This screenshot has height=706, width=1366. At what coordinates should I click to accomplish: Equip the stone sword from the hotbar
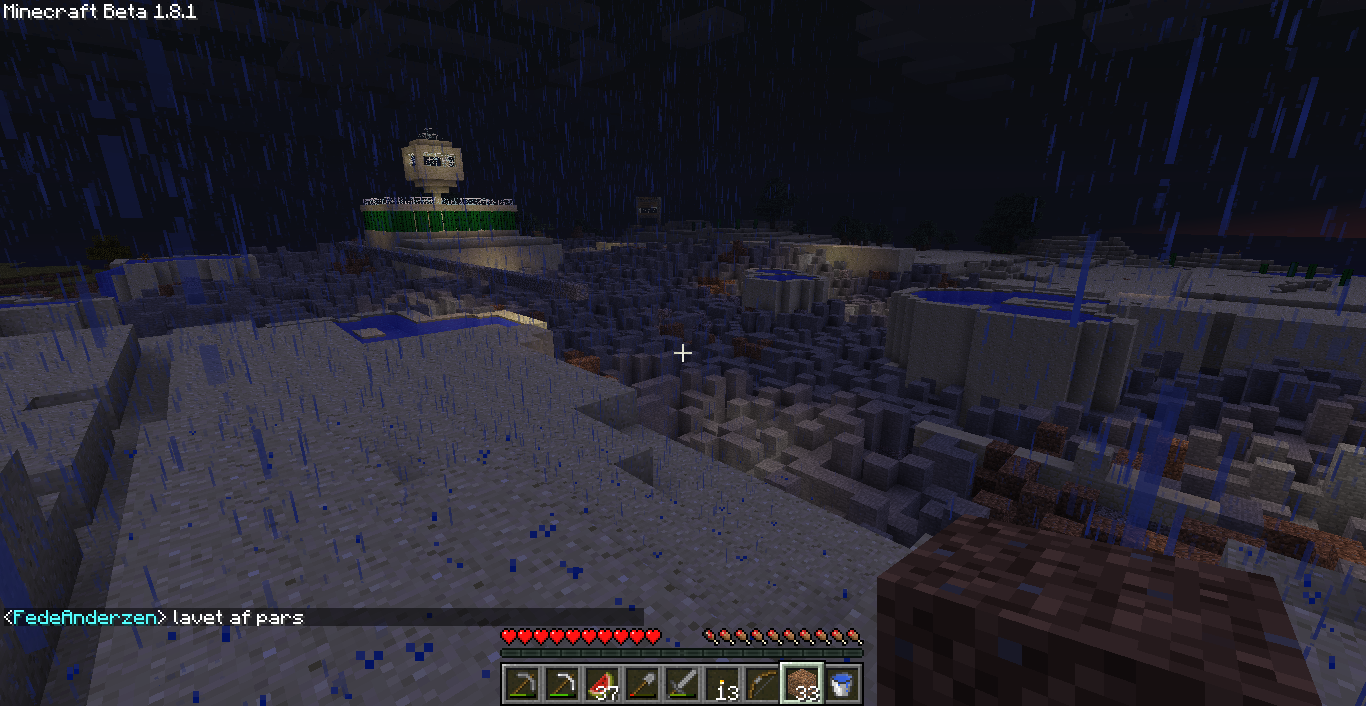[682, 683]
